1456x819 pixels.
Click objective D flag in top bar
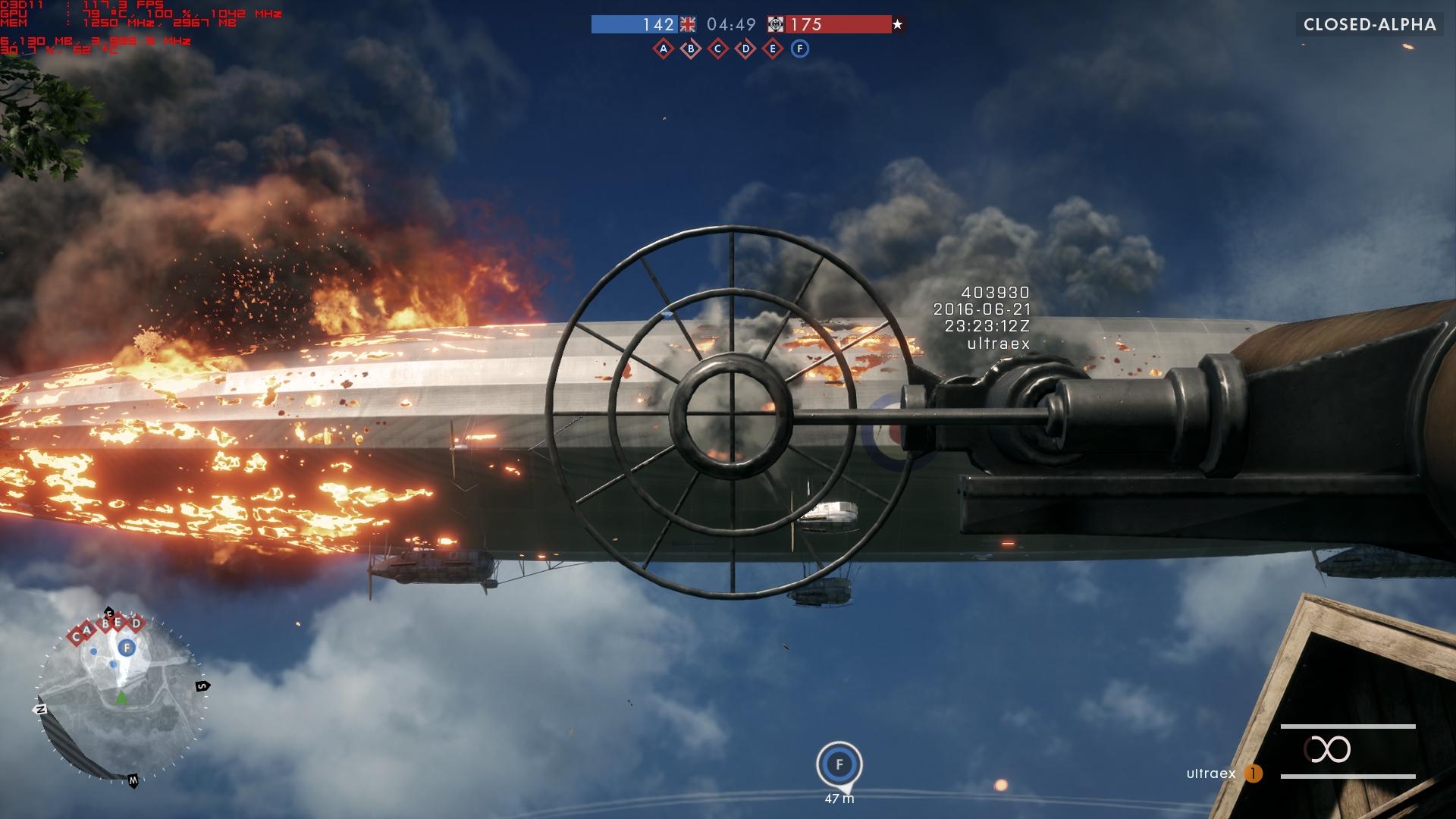(745, 49)
